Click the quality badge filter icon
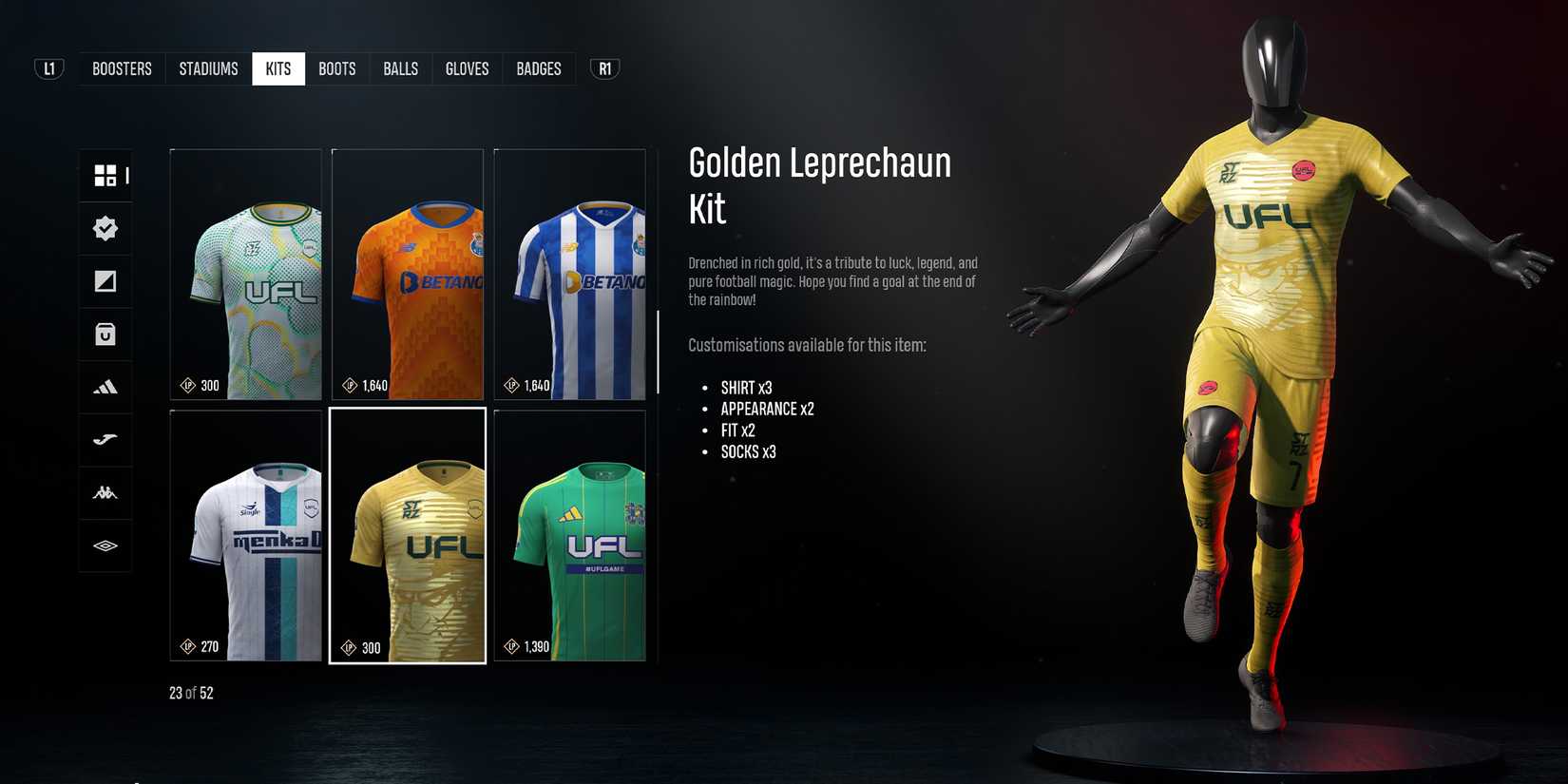Image resolution: width=1568 pixels, height=784 pixels. click(105, 228)
